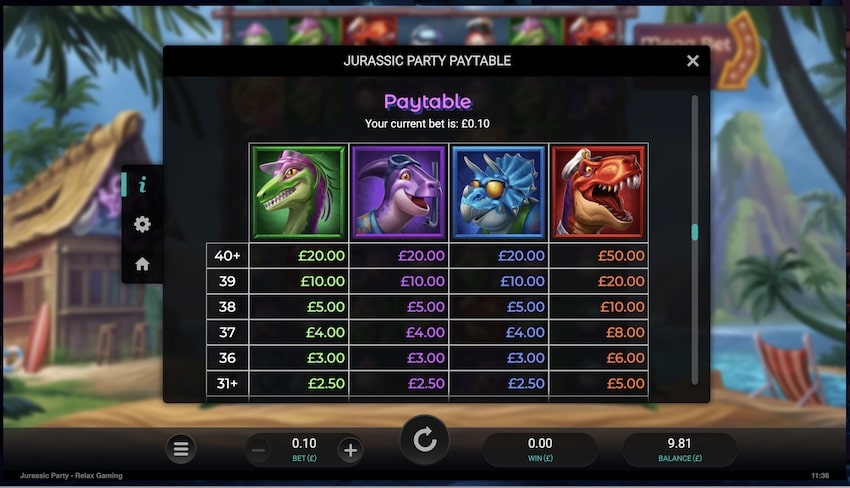850x488 pixels.
Task: Close the Jurassic Party paytable
Action: click(x=693, y=61)
